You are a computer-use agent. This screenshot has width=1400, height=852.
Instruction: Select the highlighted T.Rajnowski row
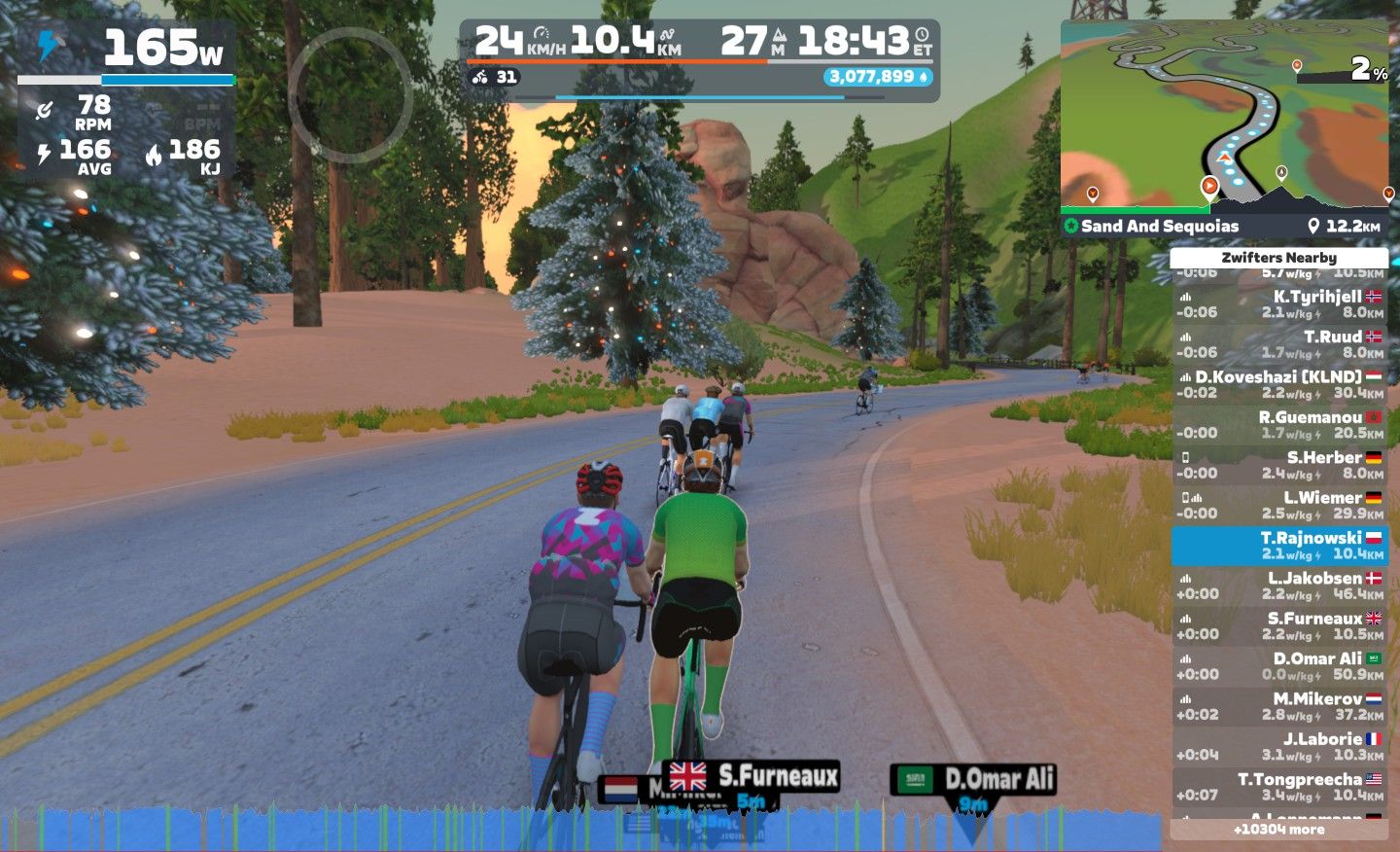[x=1278, y=546]
